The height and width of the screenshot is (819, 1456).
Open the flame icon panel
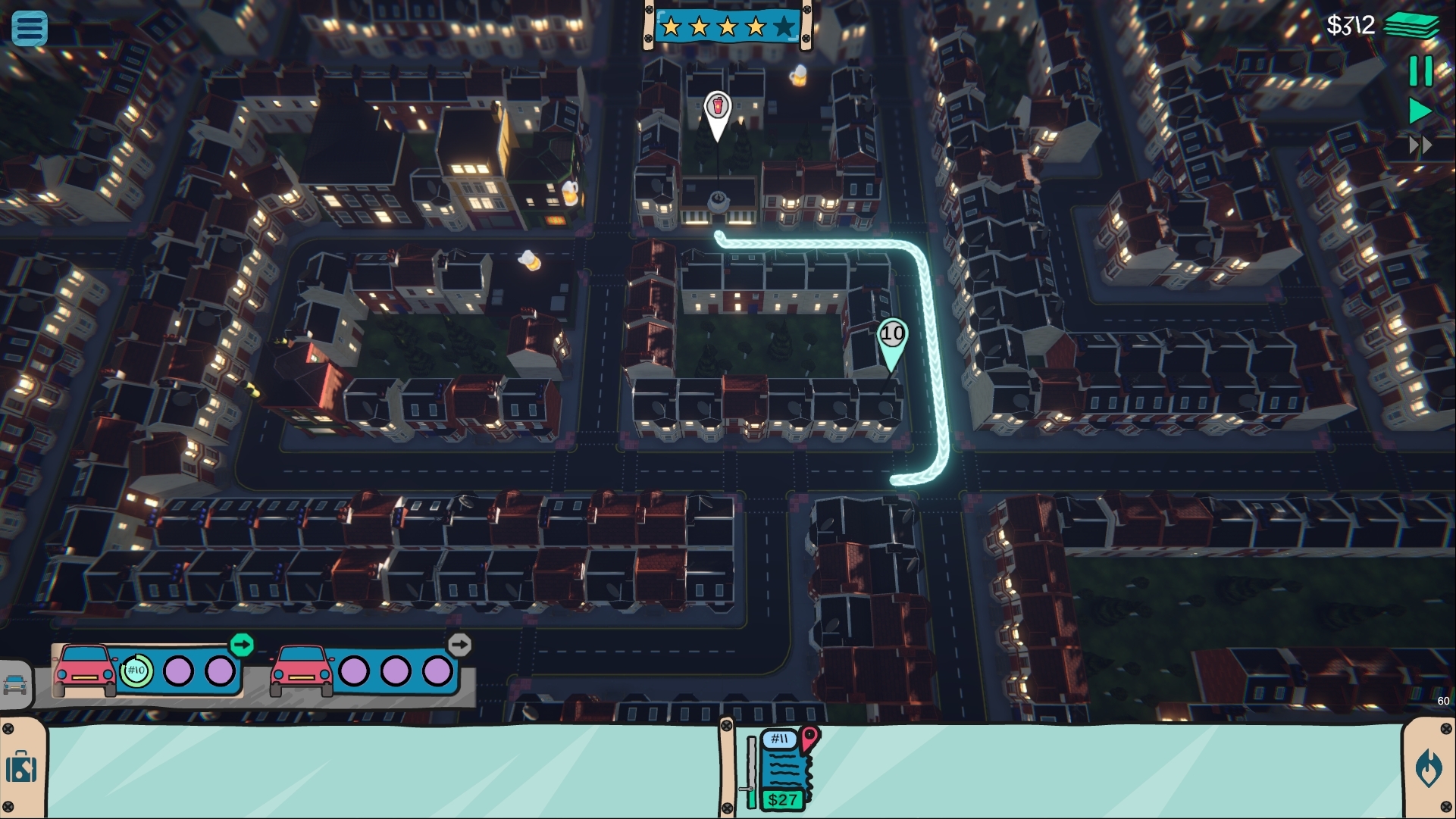[1429, 768]
